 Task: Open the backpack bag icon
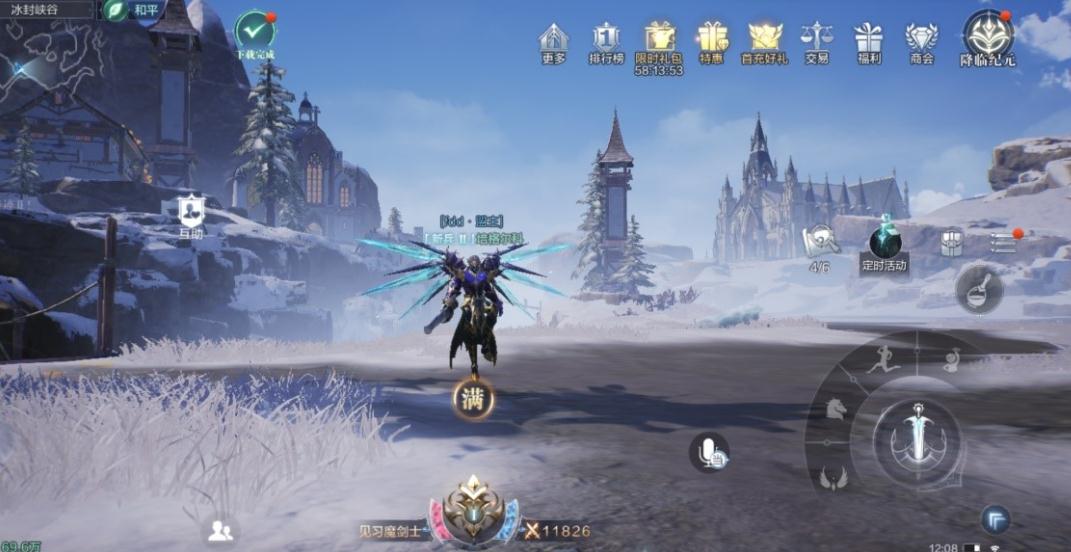[x=951, y=242]
